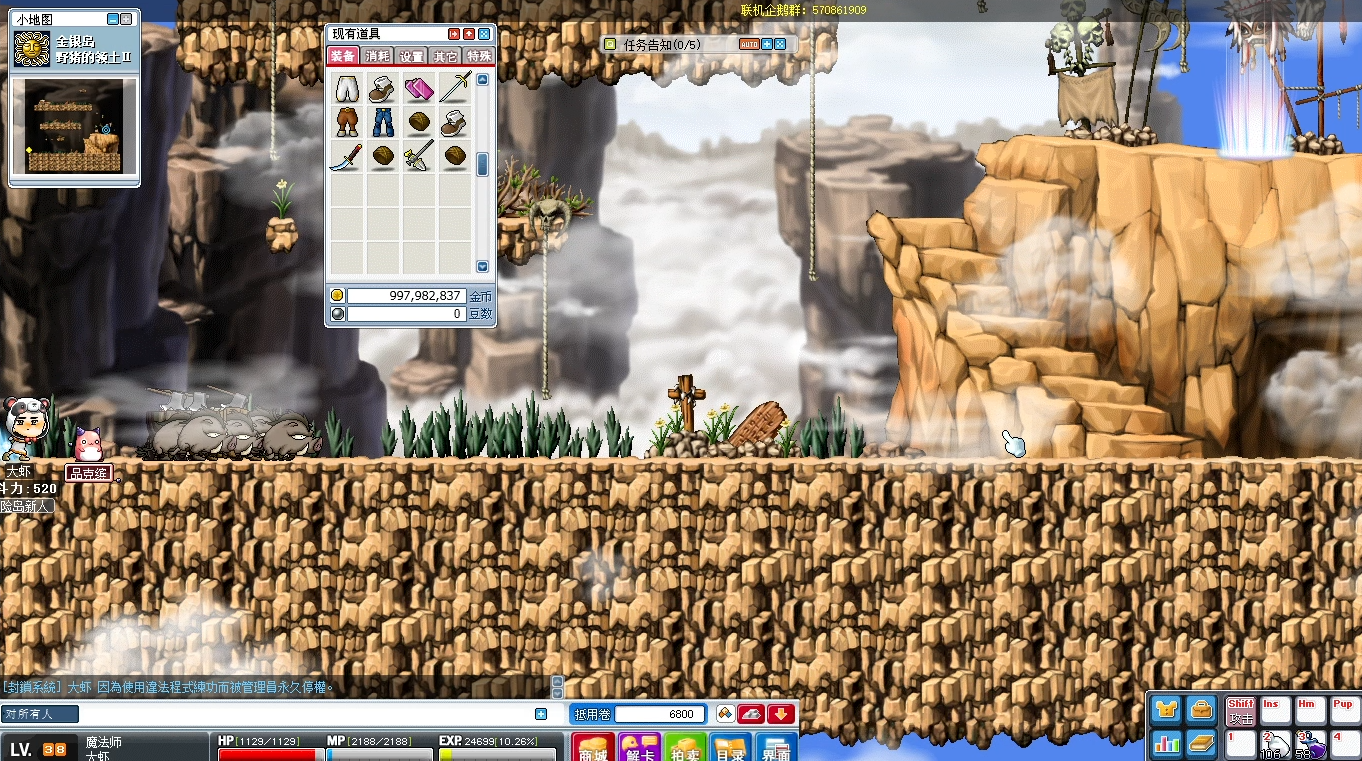Switch to the 消耗 inventory tab
1362x761 pixels.
tap(377, 56)
